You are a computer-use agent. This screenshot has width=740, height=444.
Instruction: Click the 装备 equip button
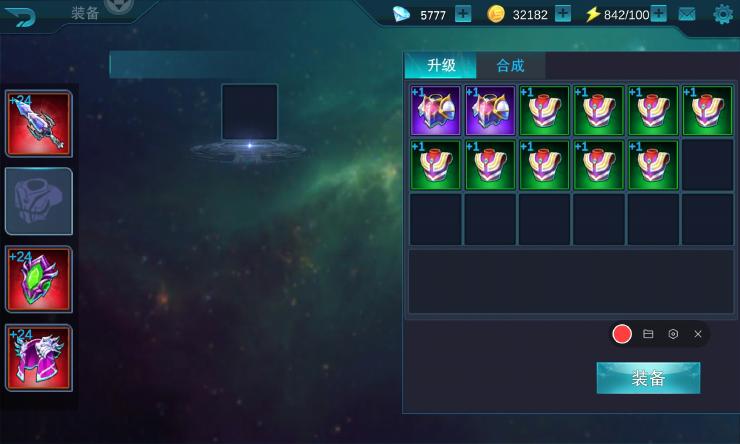coord(648,378)
